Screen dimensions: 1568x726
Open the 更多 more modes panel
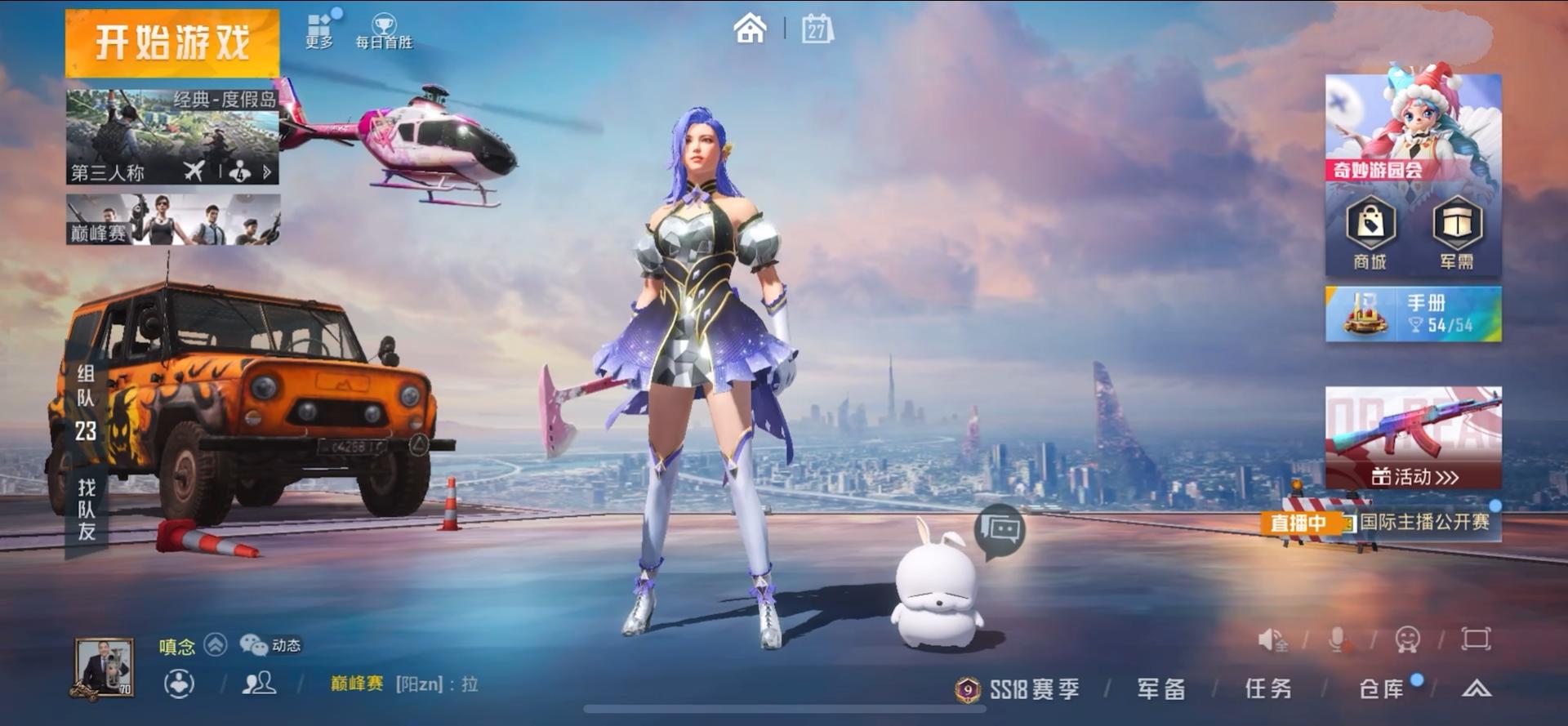318,24
